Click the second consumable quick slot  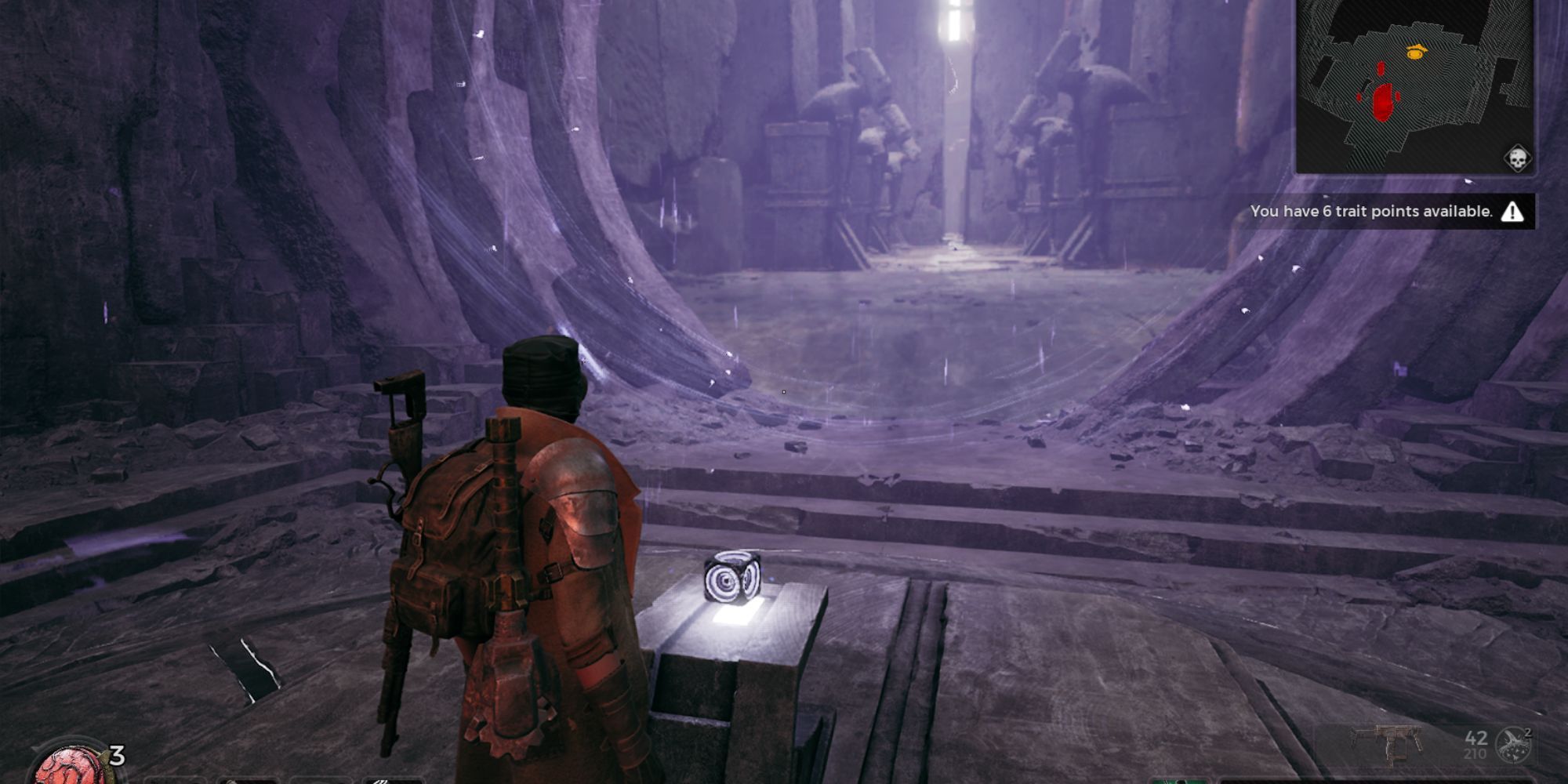[x=248, y=780]
